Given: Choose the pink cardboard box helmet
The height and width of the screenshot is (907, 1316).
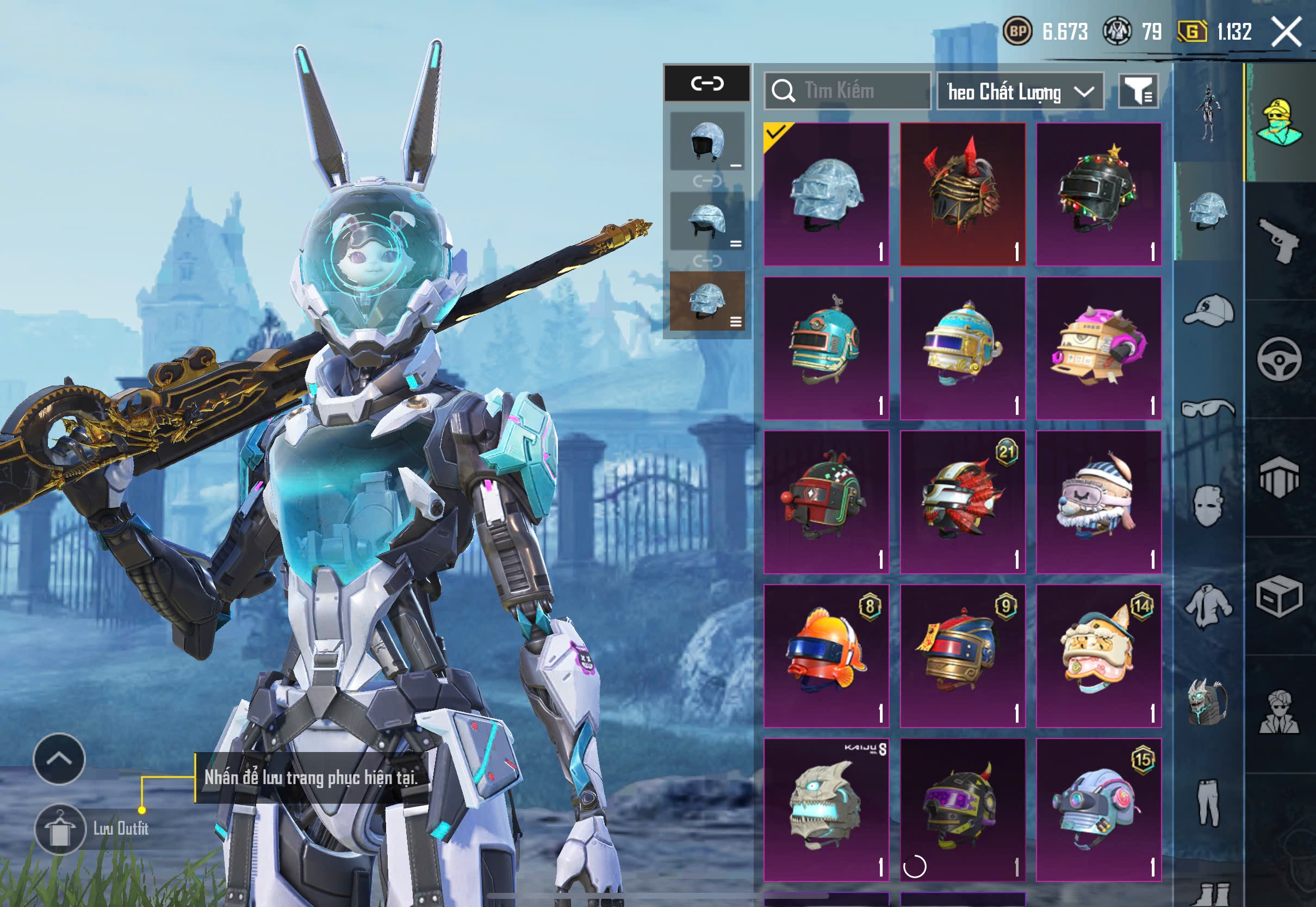Looking at the screenshot, I should pos(1098,348).
